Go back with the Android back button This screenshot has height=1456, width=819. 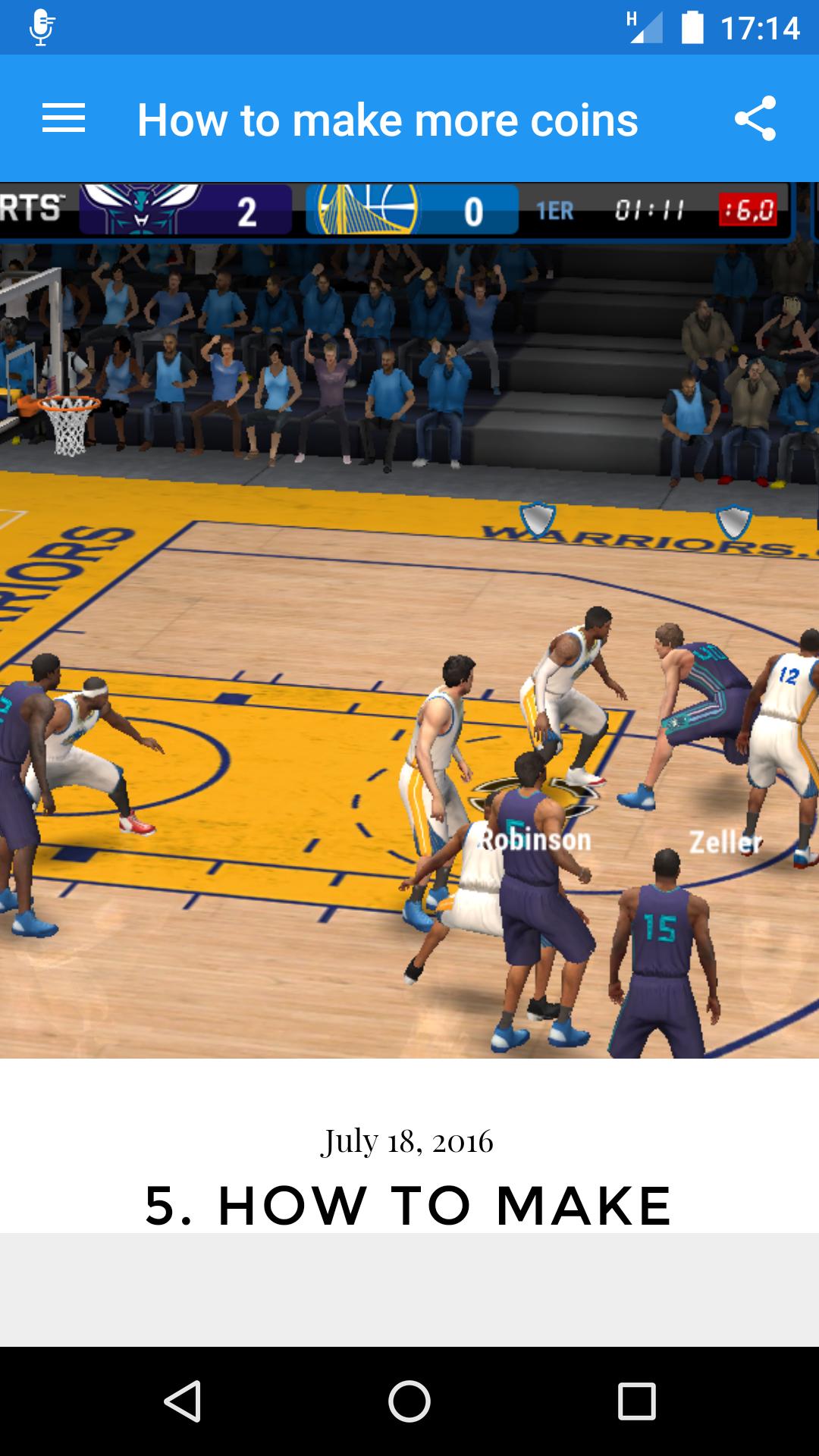tap(182, 1401)
